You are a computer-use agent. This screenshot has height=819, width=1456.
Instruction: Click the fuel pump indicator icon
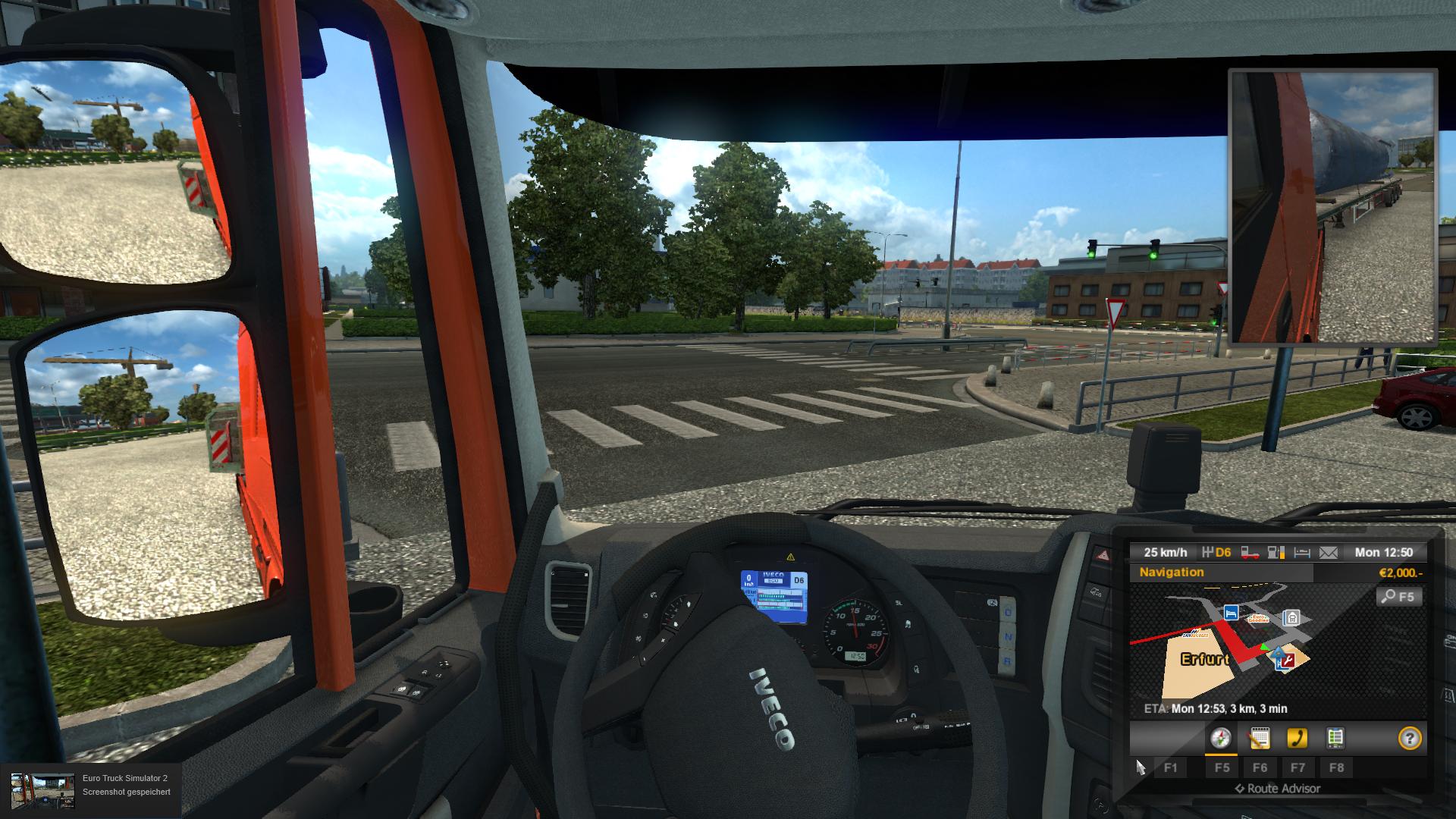(x=1276, y=553)
